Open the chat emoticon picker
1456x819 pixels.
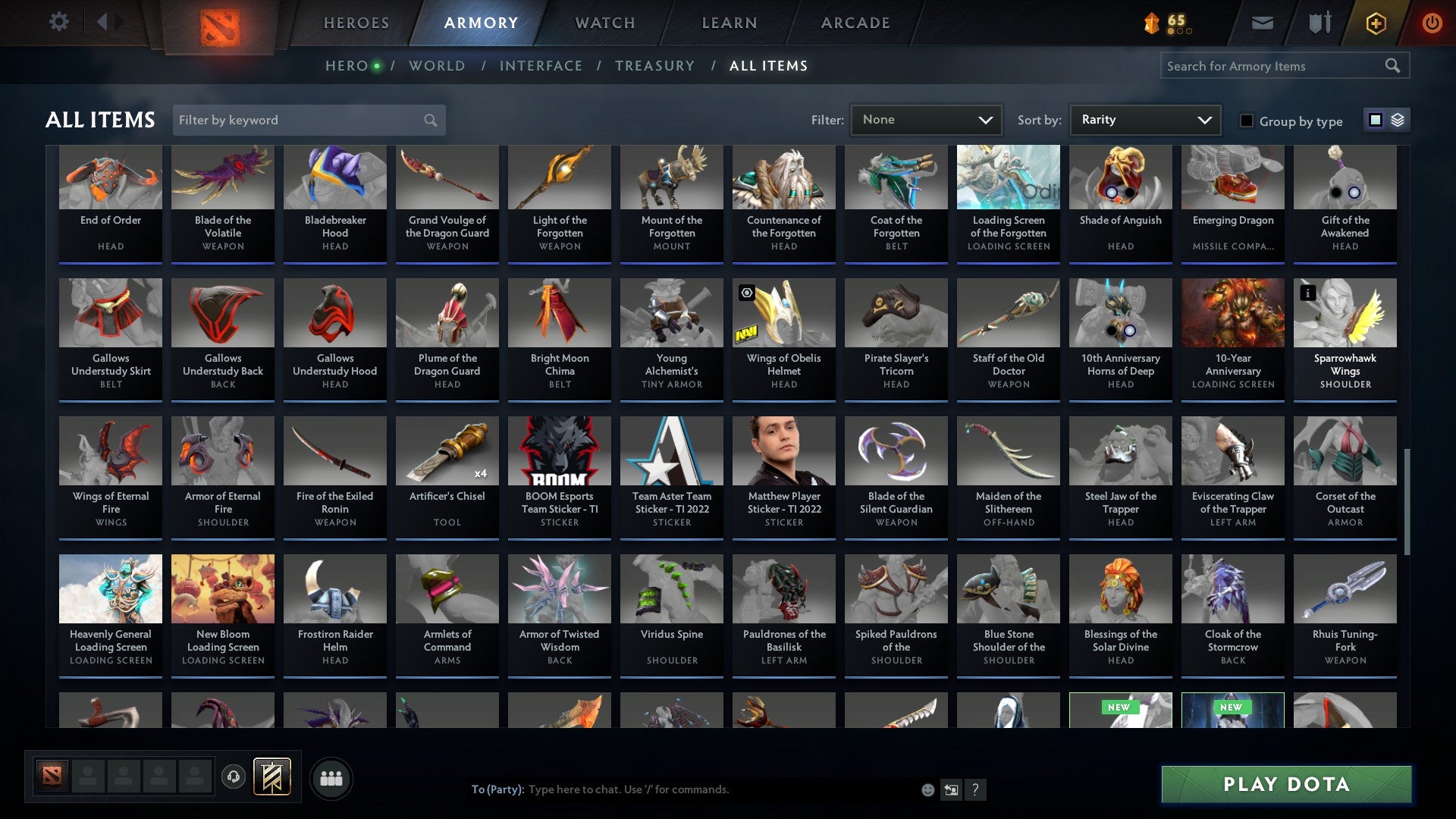pyautogui.click(x=928, y=789)
